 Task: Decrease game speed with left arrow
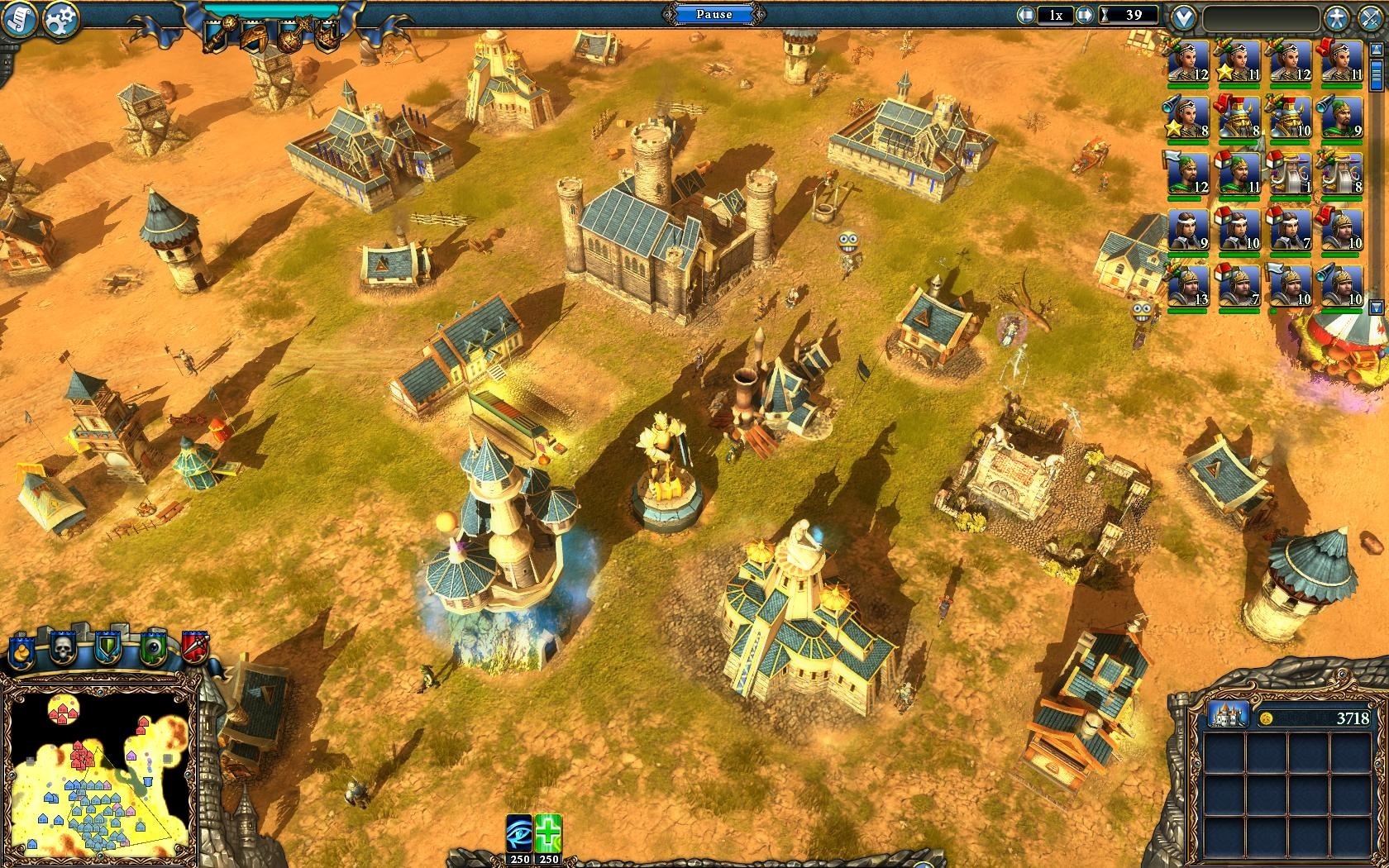pos(1028,15)
